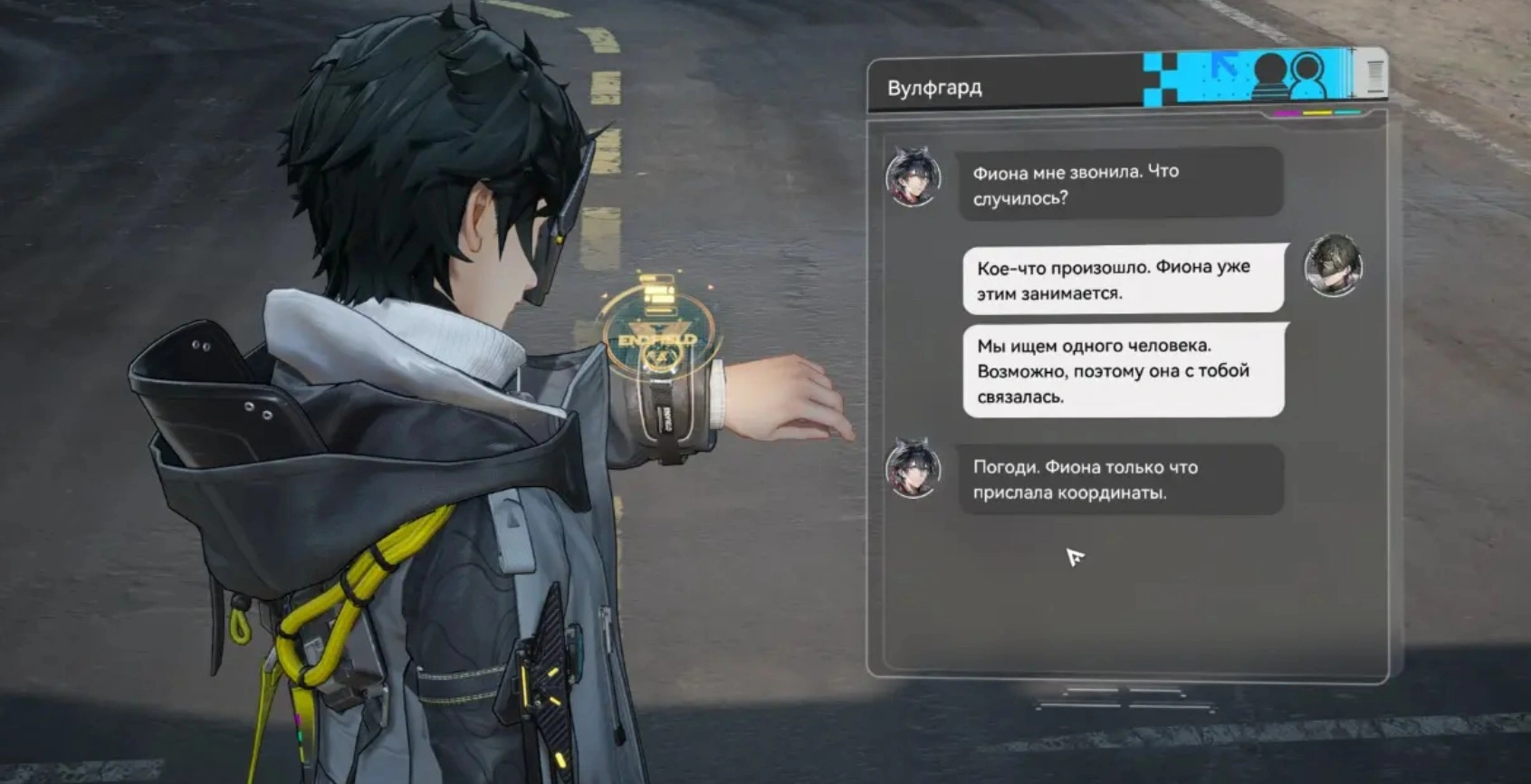This screenshot has height=784, width=1531.
Task: Select the message "Мы ищем одного человека"
Action: pyautogui.click(x=1123, y=371)
